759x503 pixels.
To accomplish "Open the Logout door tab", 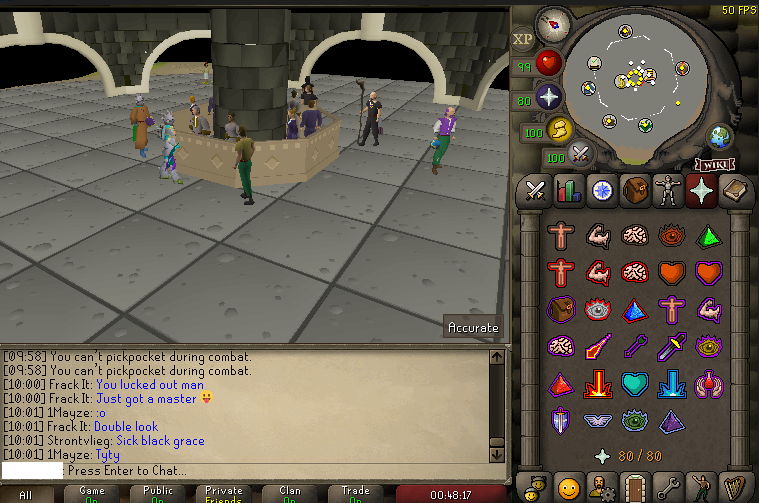I will (634, 486).
